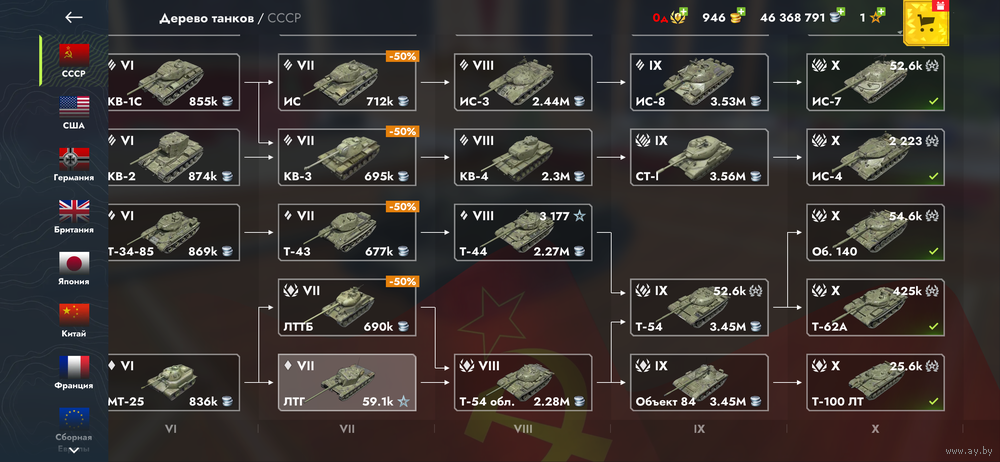Choose the Т-54 tier IX tank
The width and height of the screenshot is (1000, 462).
(699, 307)
